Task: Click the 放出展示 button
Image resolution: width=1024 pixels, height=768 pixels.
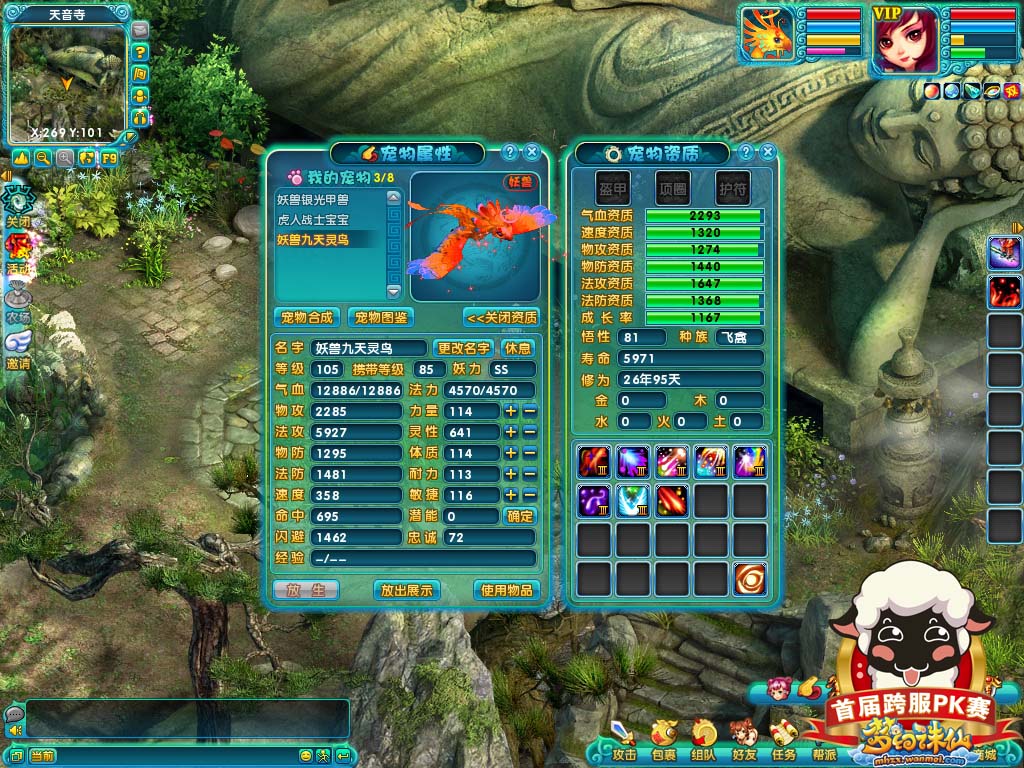Action: (407, 590)
